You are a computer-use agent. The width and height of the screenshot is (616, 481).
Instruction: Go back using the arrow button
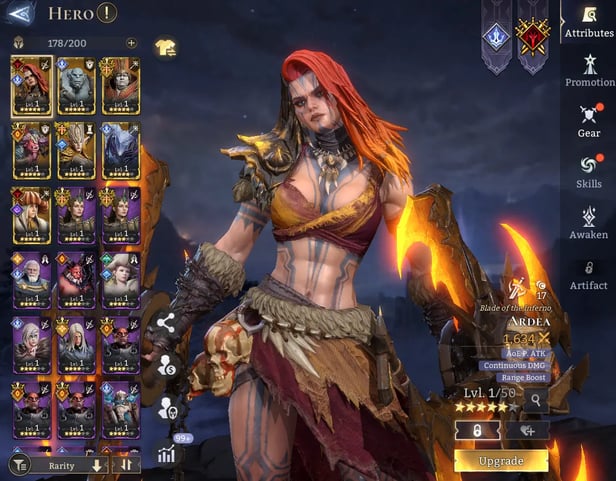20,13
